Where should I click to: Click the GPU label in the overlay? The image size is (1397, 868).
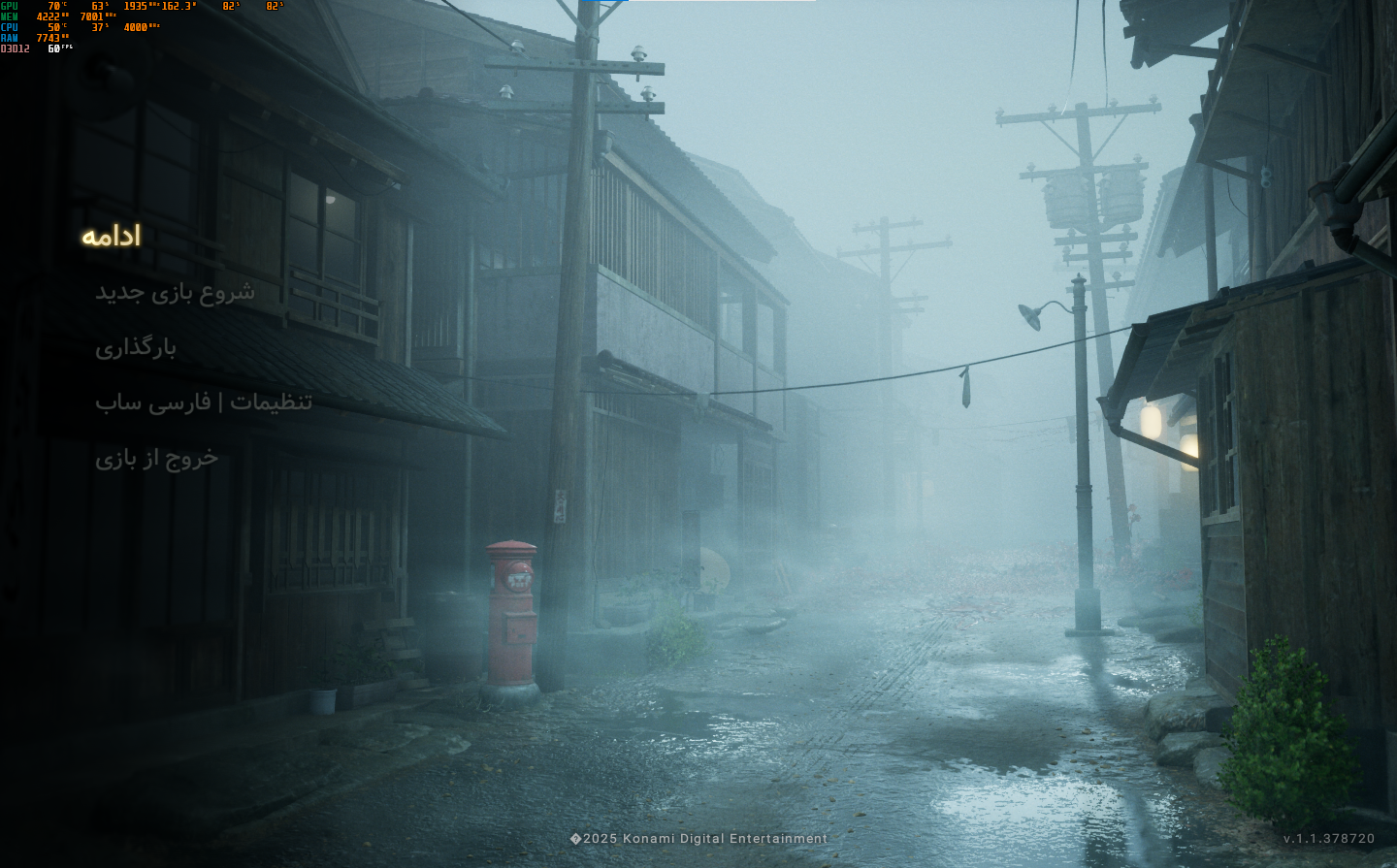[9, 7]
